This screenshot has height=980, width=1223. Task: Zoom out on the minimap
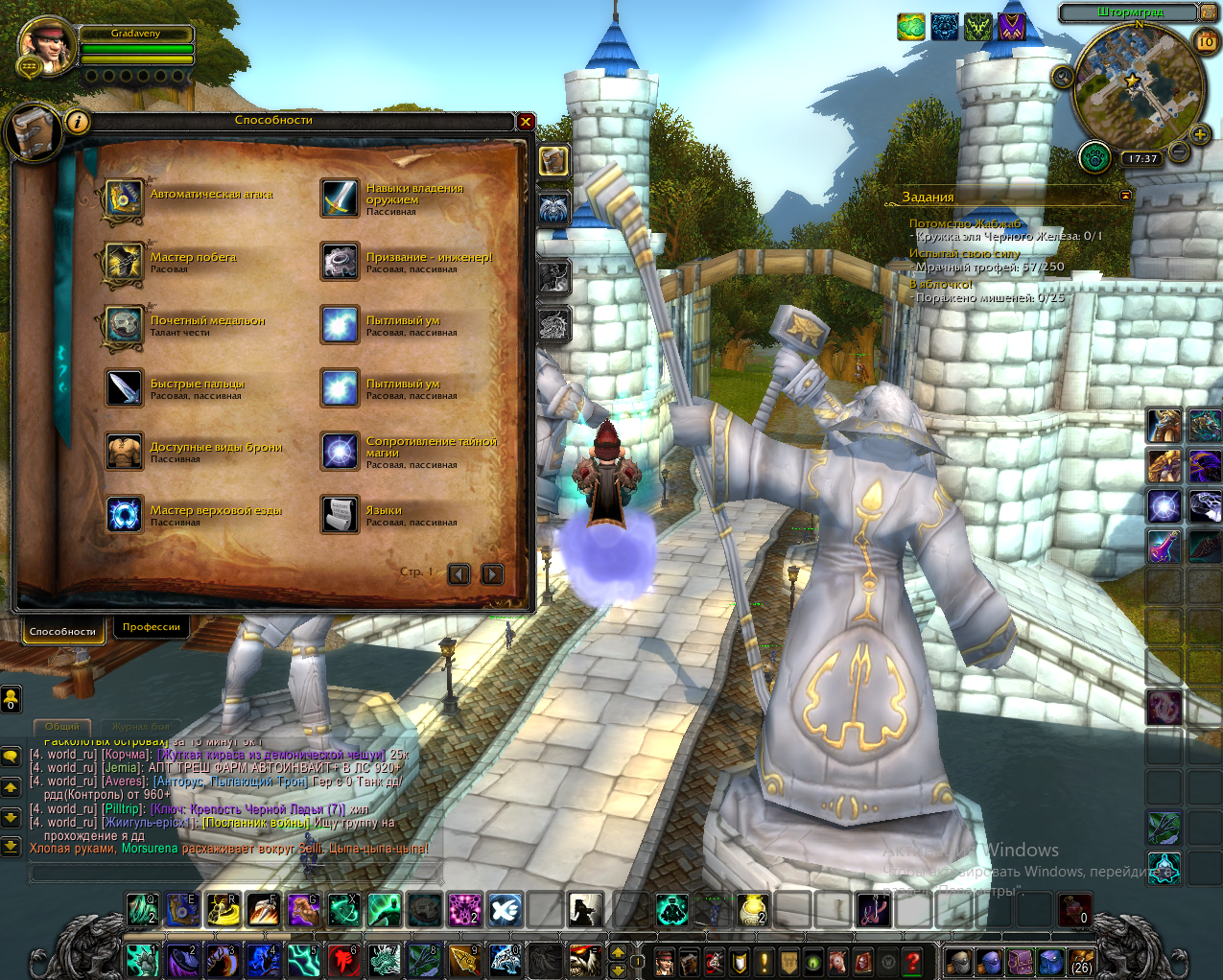coord(1179,152)
